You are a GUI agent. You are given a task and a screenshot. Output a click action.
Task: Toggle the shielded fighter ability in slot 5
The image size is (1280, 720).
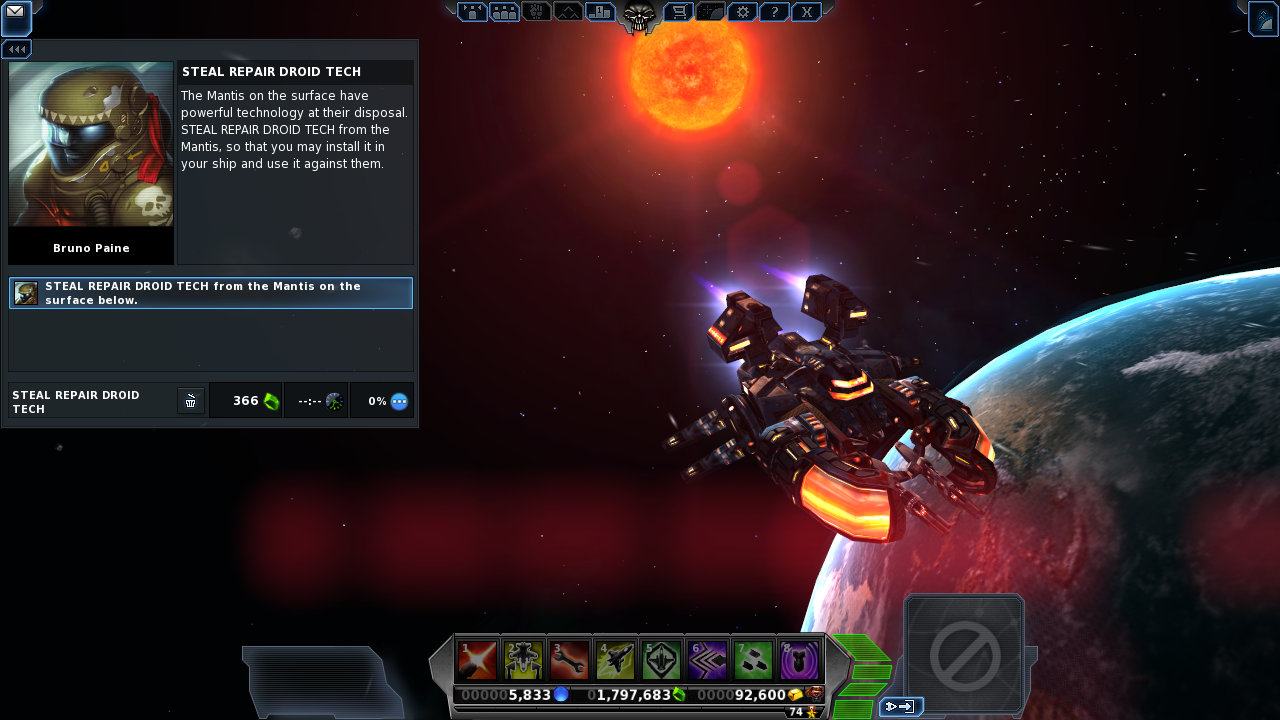(661, 660)
